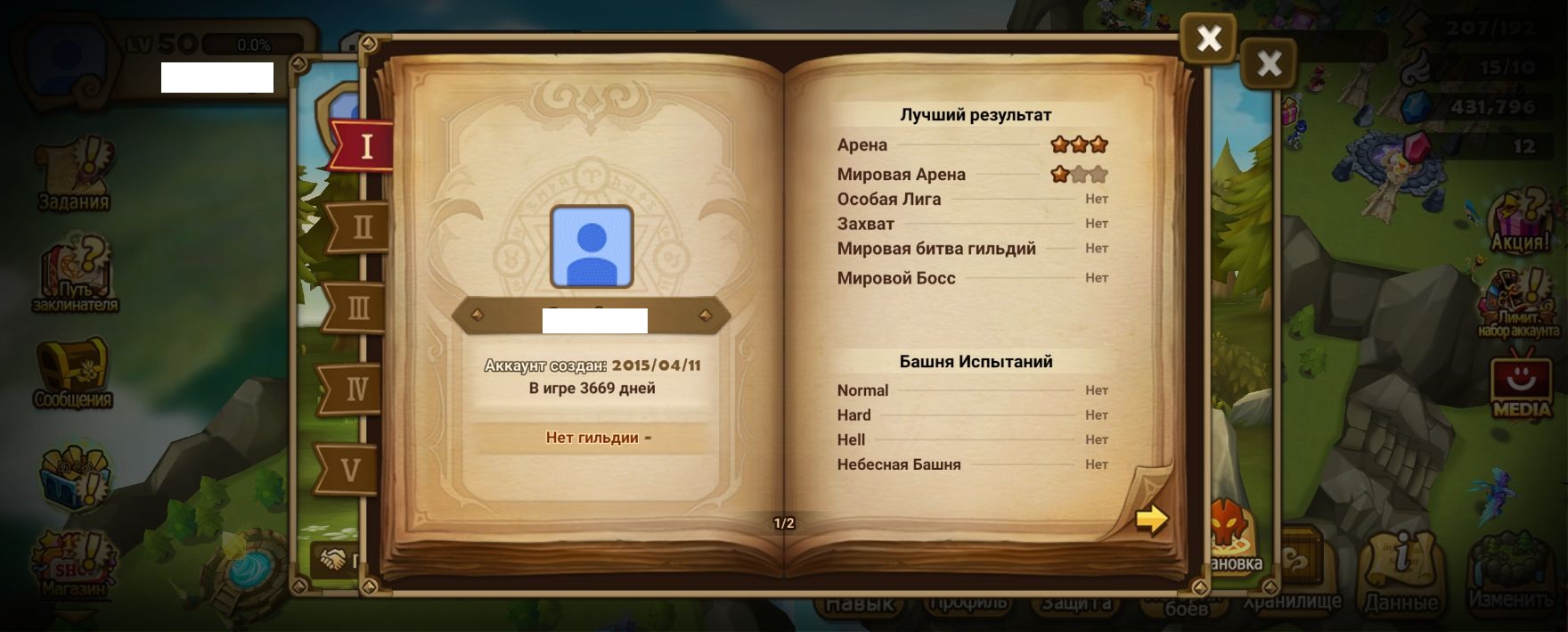1568x632 pixels.
Task: Open the Акция! promotion icon
Action: tap(1520, 223)
